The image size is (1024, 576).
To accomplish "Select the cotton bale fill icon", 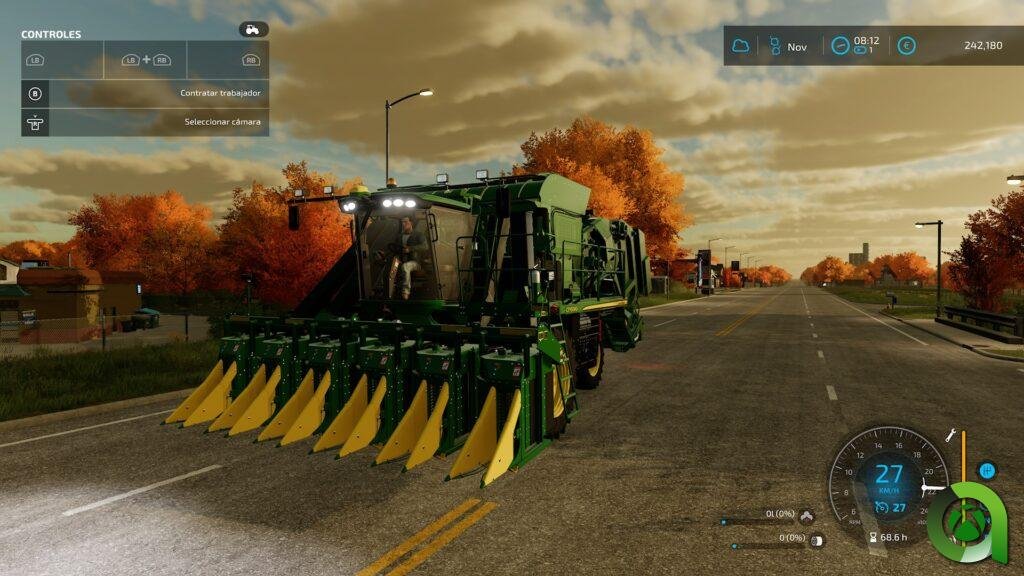I will [817, 540].
